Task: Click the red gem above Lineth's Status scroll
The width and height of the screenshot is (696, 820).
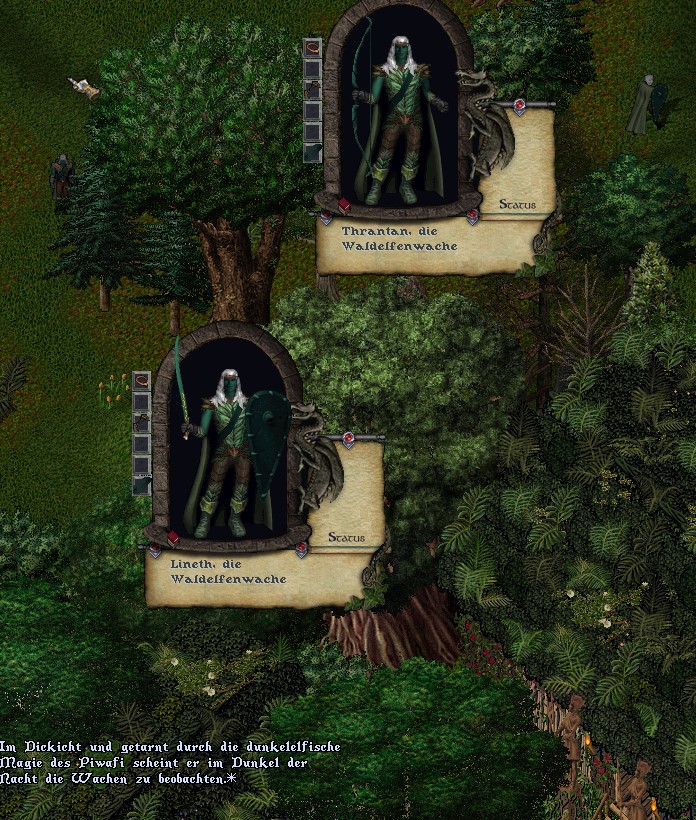Action: coord(349,438)
